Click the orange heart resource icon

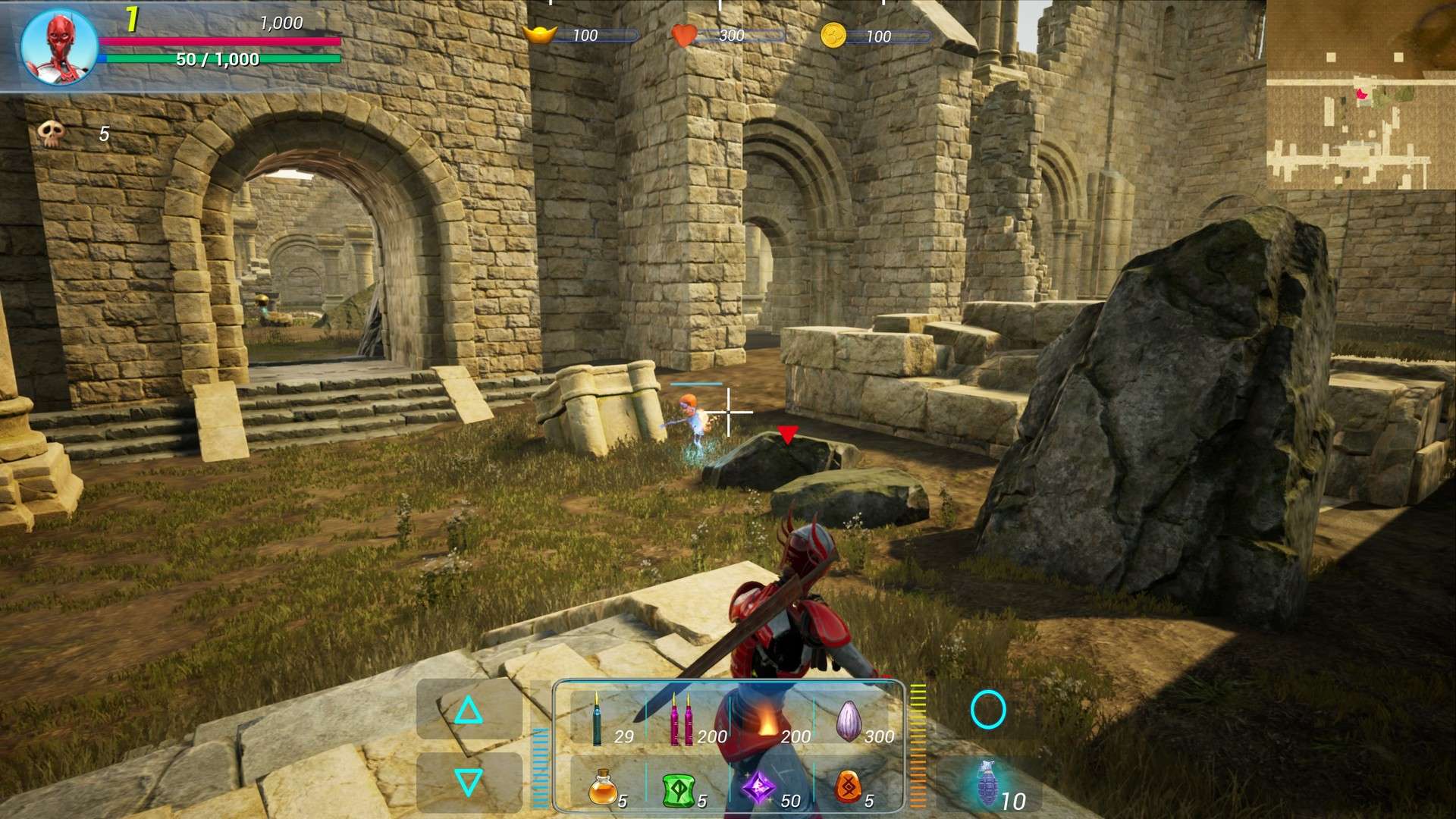pos(683,36)
